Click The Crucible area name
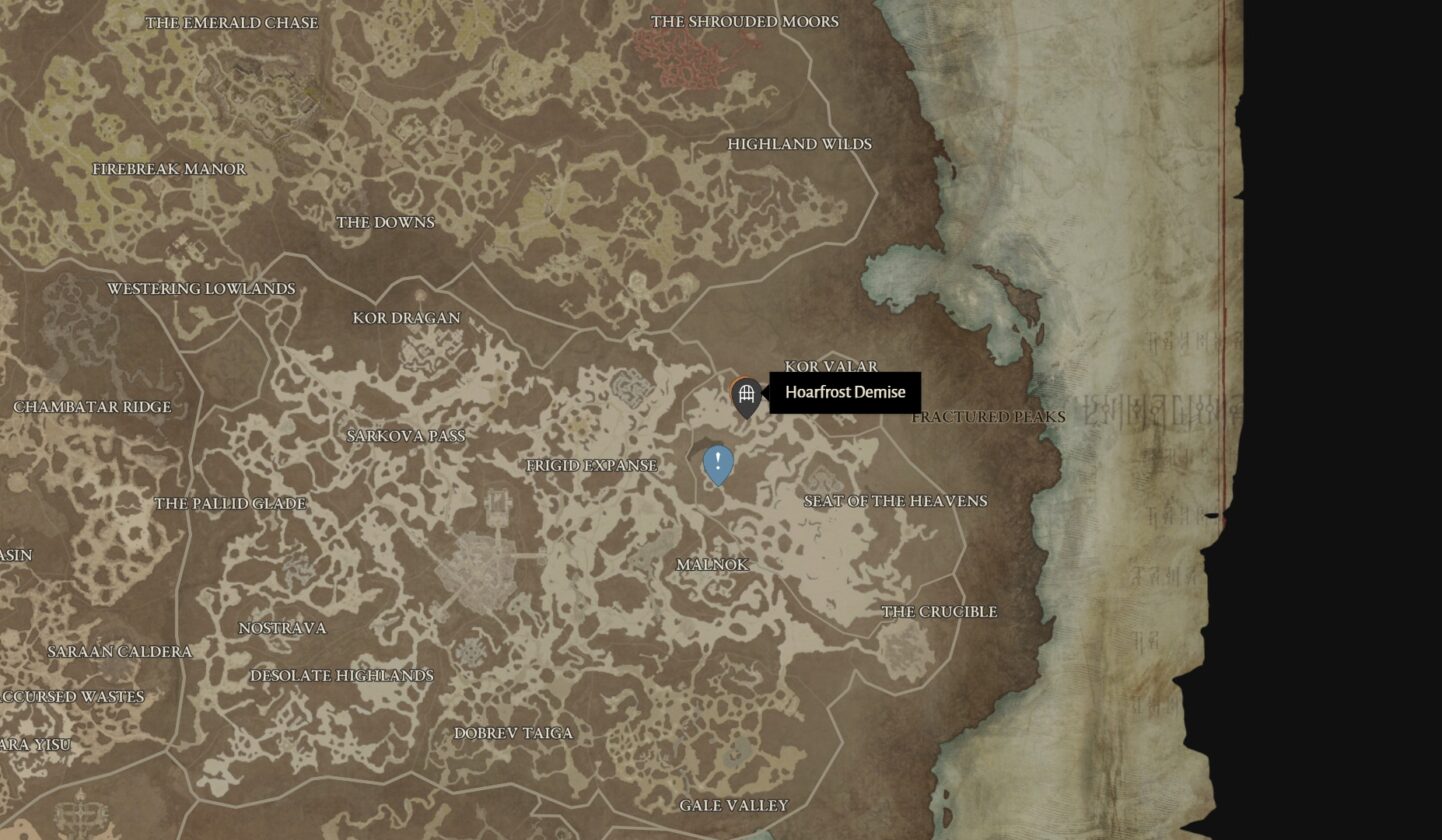 938,611
